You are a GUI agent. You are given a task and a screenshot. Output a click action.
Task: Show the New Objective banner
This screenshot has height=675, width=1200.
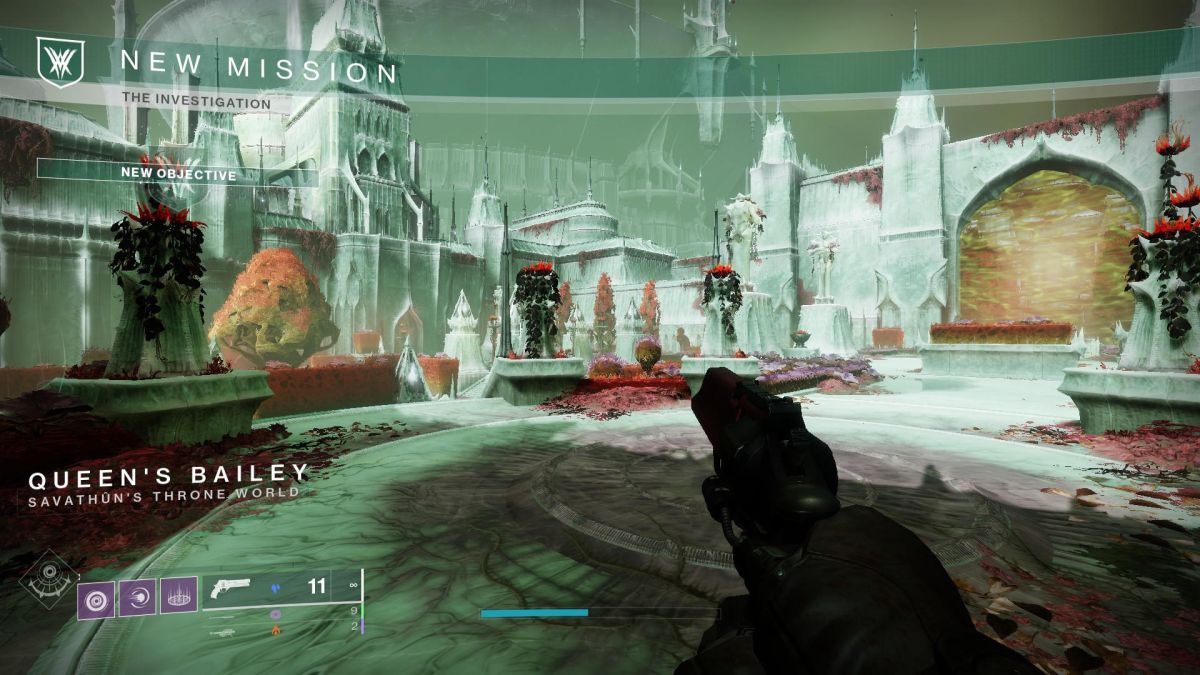click(178, 175)
